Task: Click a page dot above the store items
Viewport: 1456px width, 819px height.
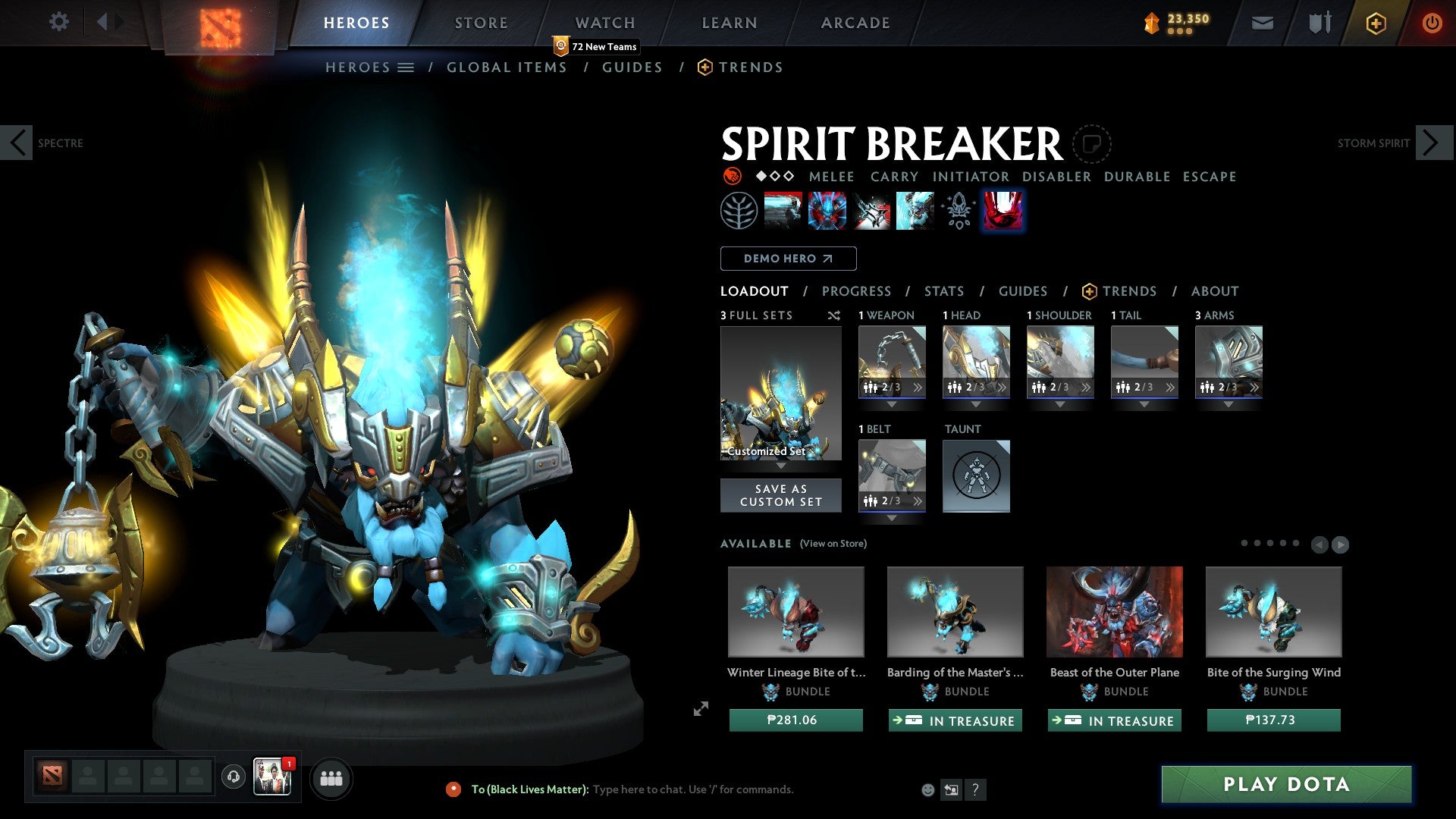Action: (1245, 543)
